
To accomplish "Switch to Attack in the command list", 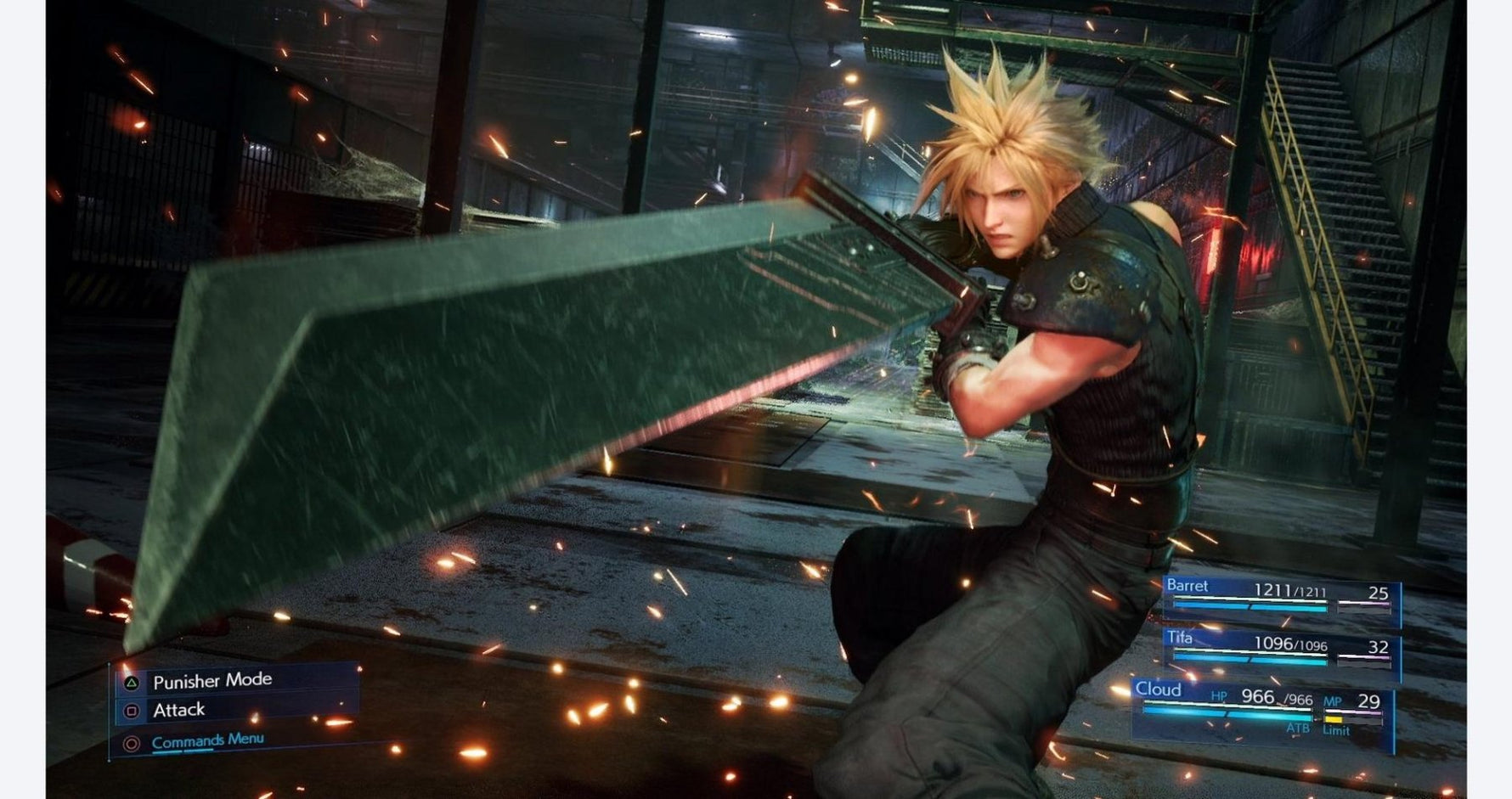I will tap(179, 710).
